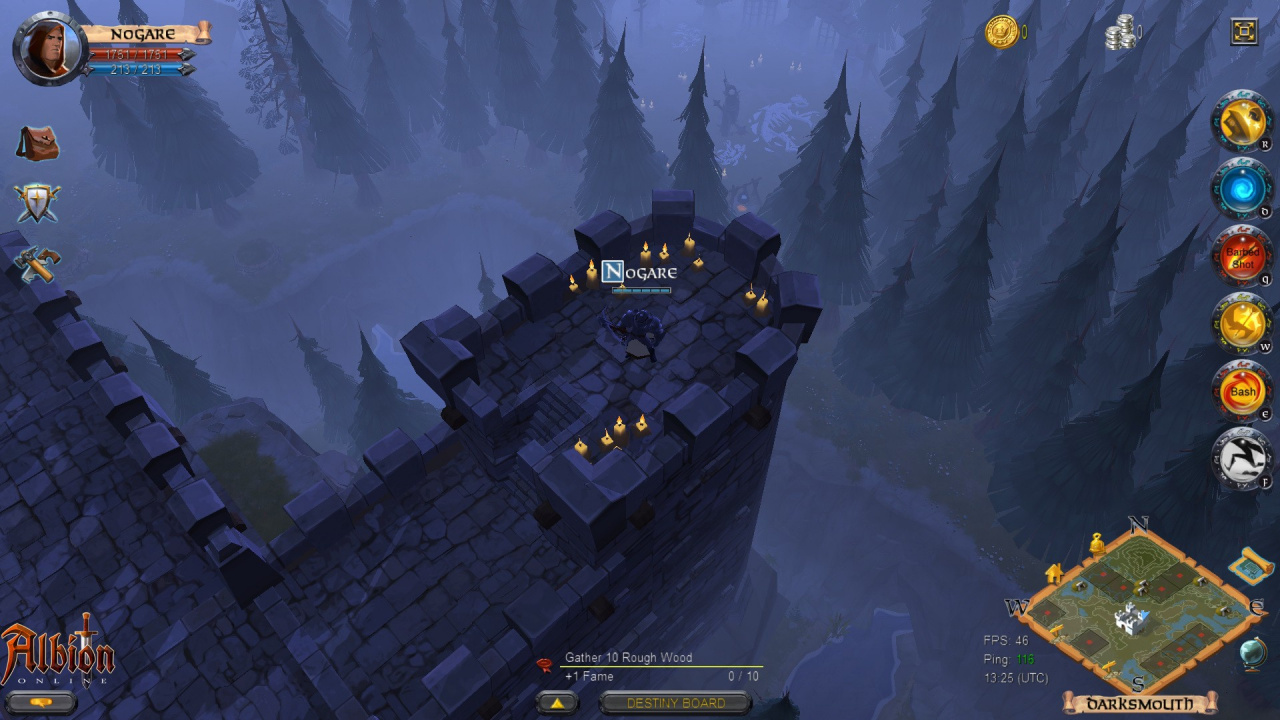Expand the quest tracker arrow button
Screen dimensions: 1280x720
tap(557, 703)
